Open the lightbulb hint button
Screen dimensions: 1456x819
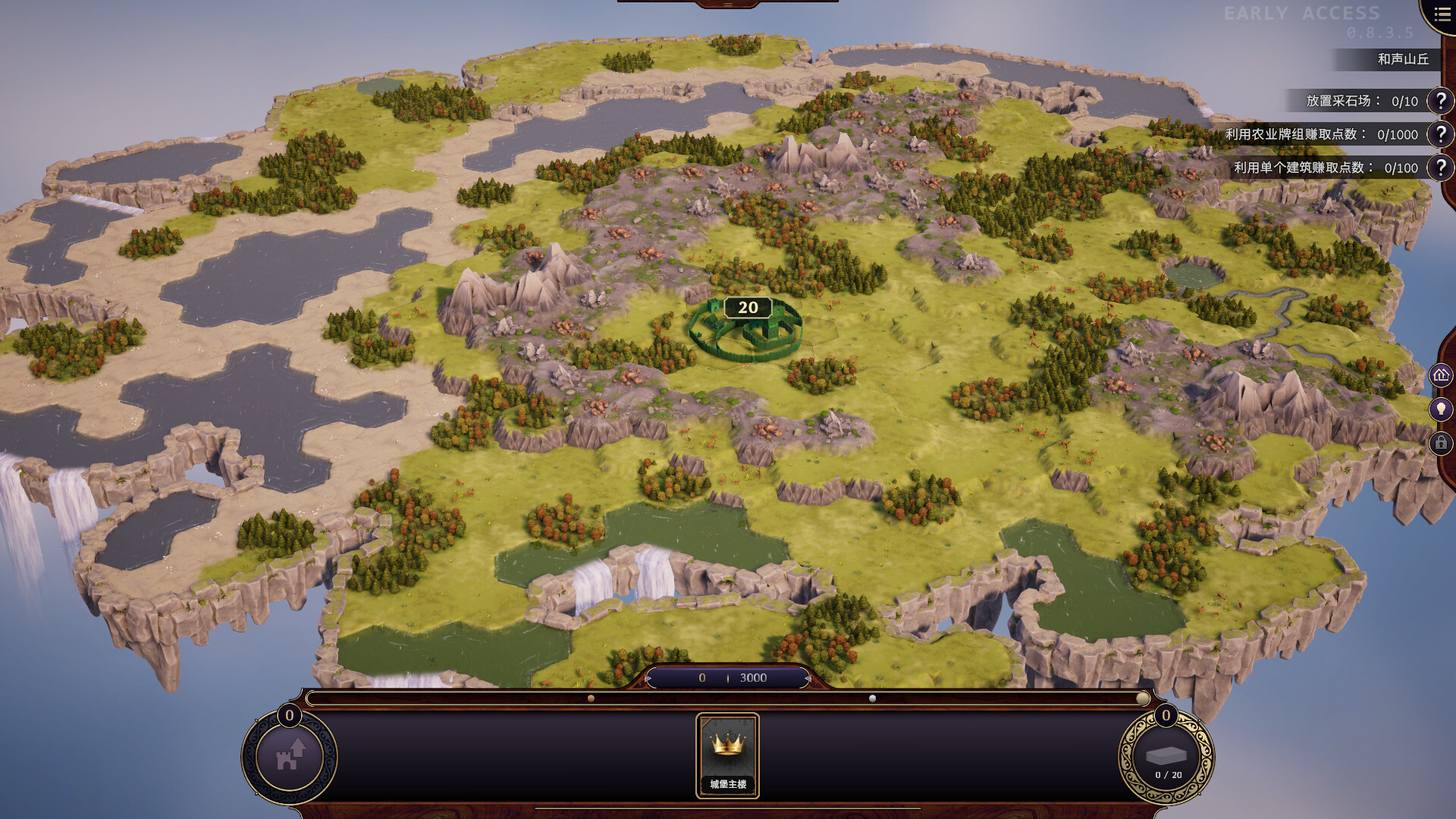1441,409
